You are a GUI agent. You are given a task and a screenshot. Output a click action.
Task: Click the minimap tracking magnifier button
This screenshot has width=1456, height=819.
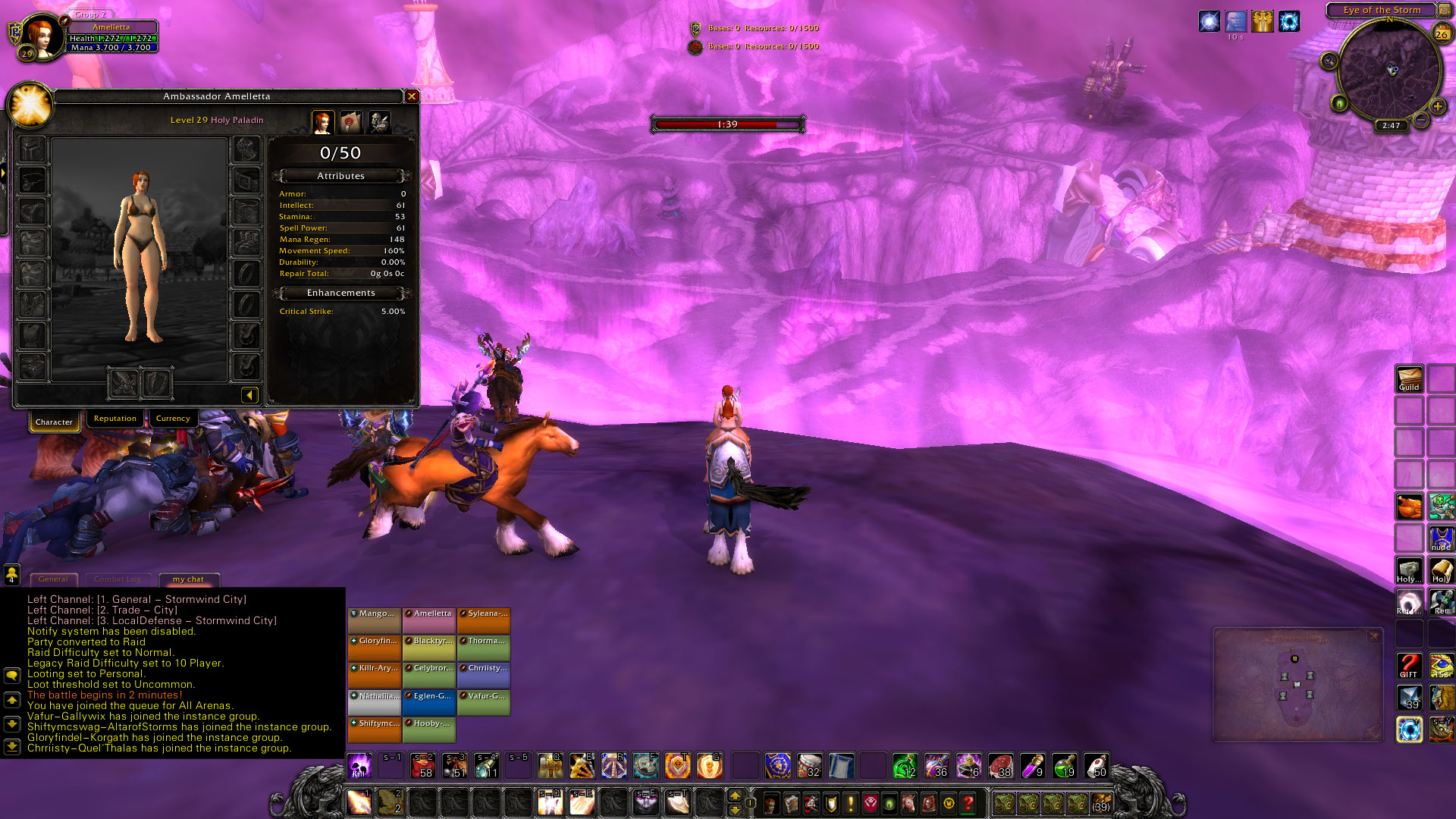pyautogui.click(x=1329, y=61)
